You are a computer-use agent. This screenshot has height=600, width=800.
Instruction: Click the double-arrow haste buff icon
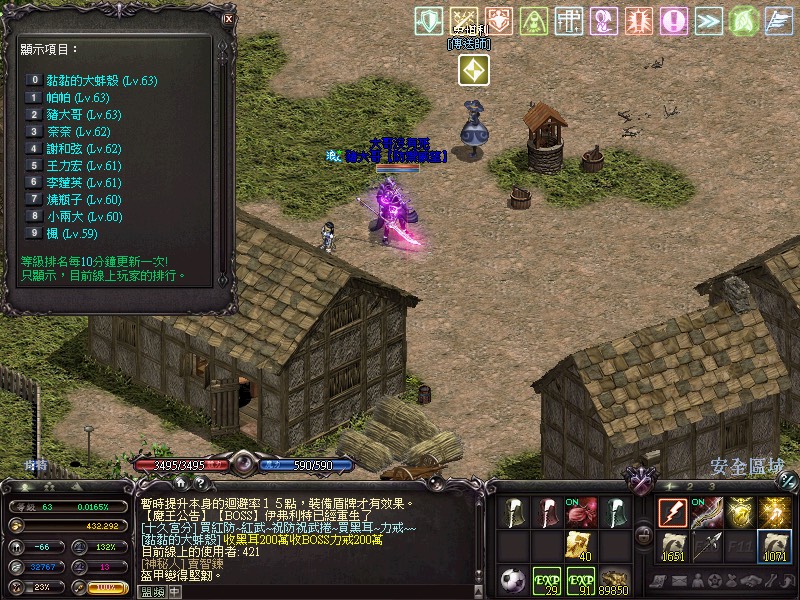(x=709, y=21)
